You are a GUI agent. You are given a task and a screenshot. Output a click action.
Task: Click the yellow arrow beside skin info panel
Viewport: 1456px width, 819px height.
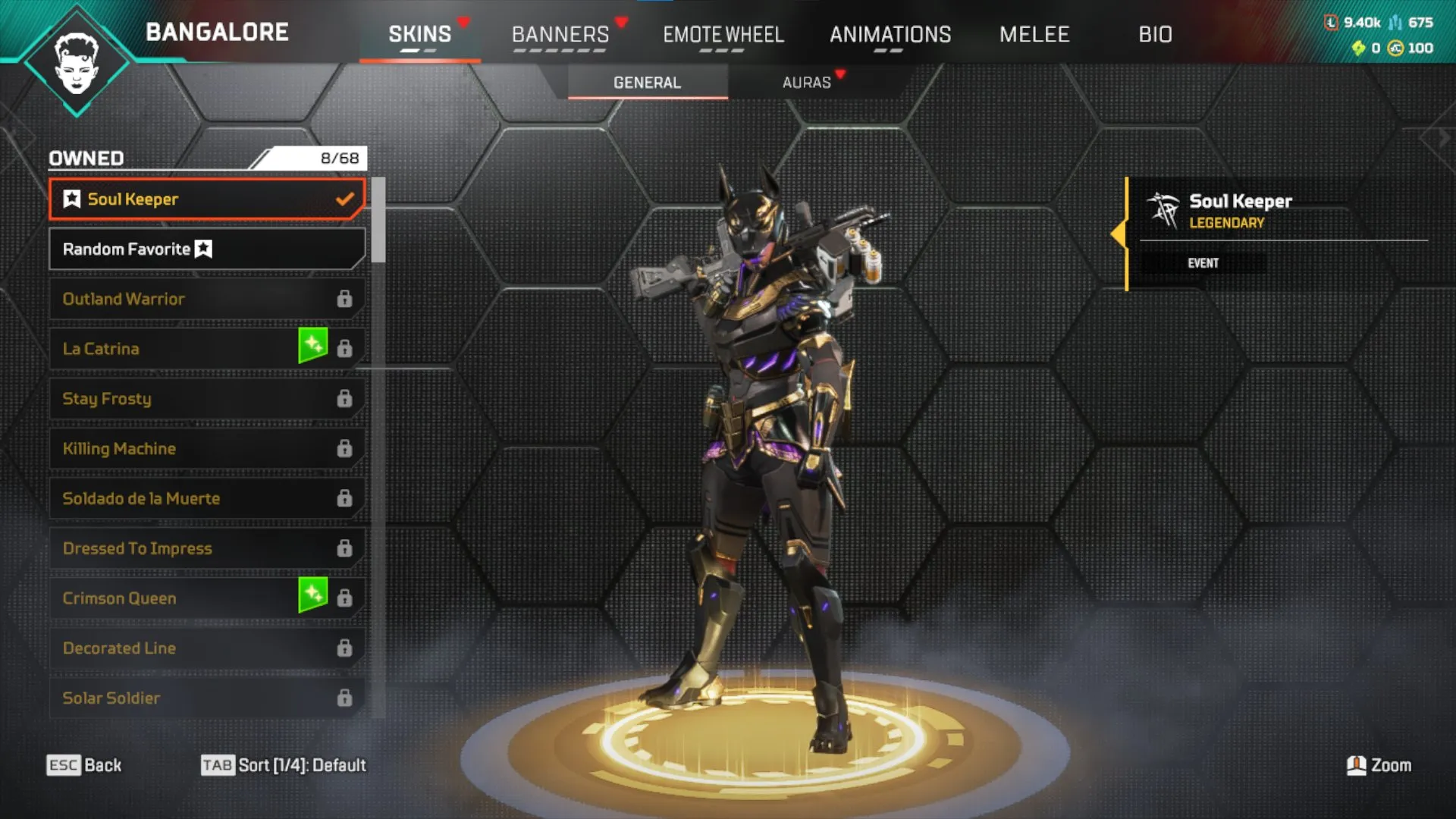coord(1120,235)
